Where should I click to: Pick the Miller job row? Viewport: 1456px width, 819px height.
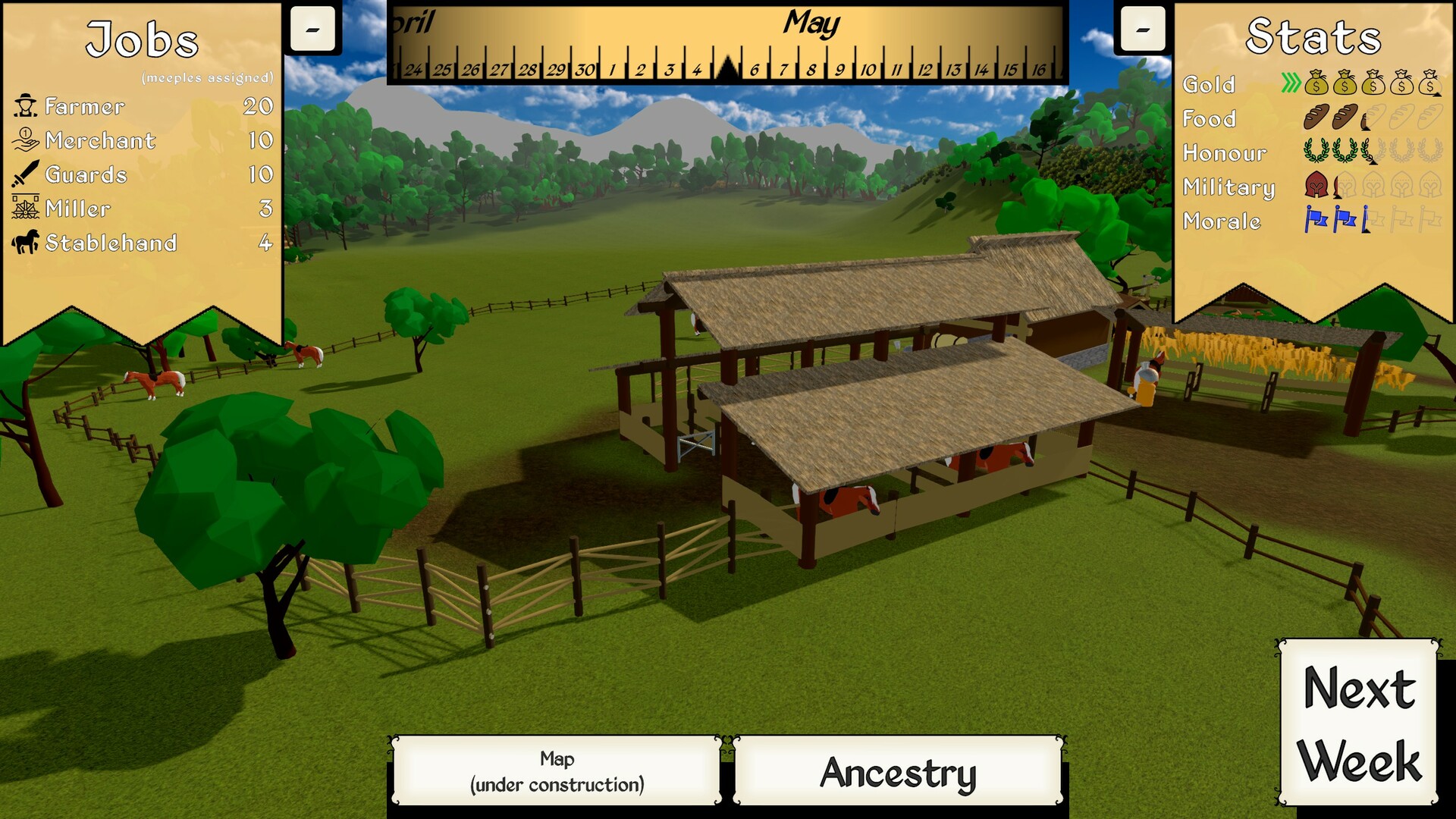143,209
